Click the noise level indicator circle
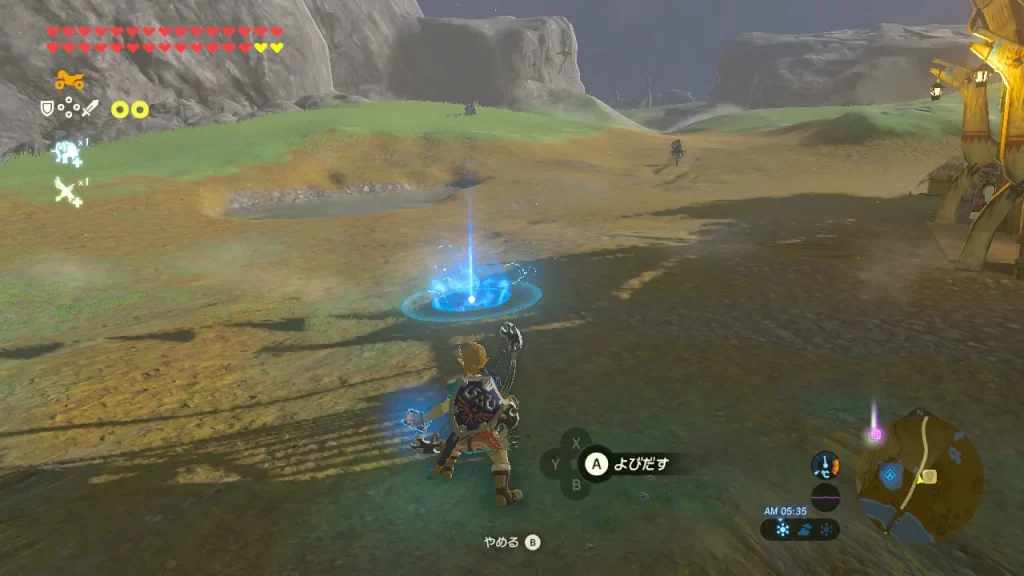1024x576 pixels. tap(825, 497)
